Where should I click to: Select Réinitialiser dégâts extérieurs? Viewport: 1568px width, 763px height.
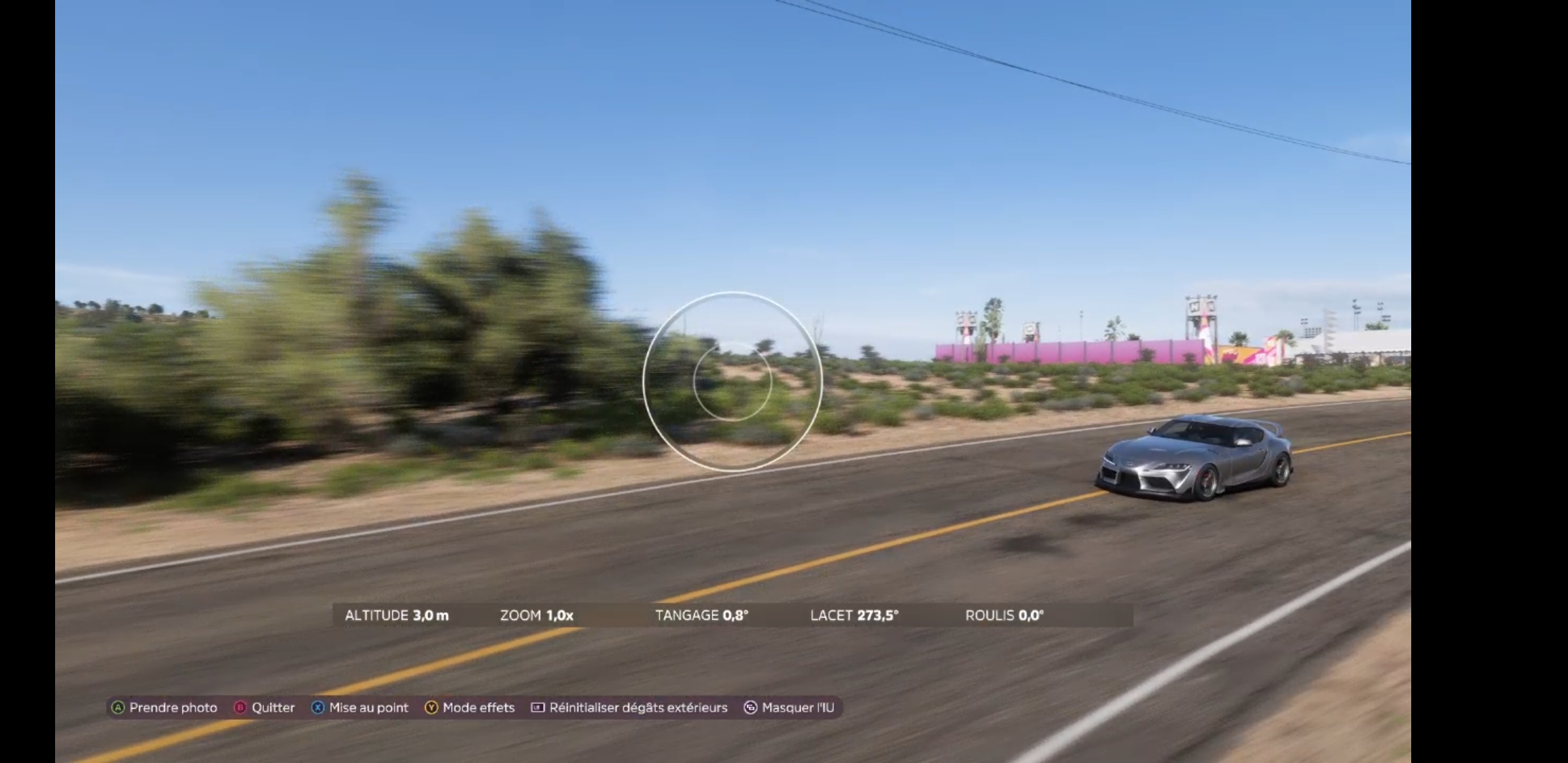[629, 707]
